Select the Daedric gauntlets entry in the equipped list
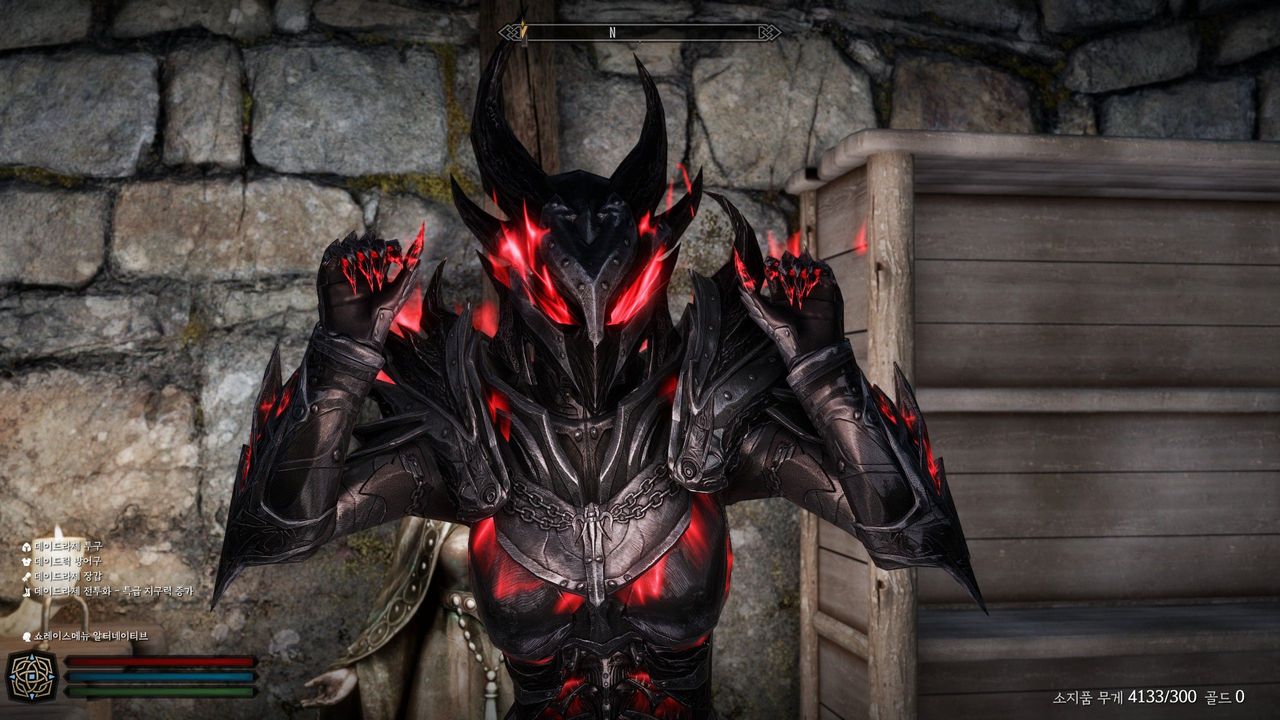Screen dimensions: 1280x720 coord(67,576)
